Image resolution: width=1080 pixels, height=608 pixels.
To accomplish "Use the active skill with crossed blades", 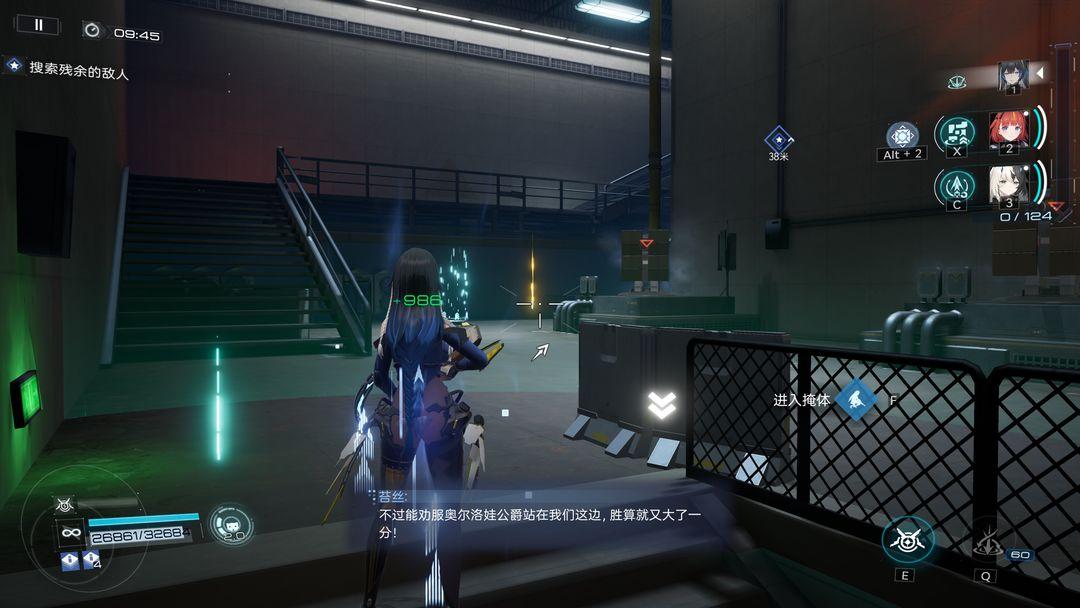I will pyautogui.click(x=908, y=541).
